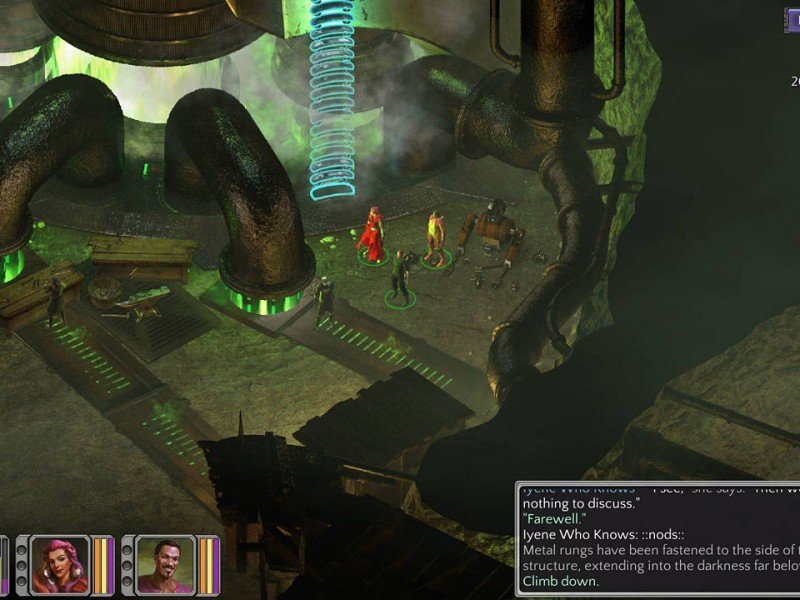Select the goateed man's party portrait
The height and width of the screenshot is (600, 800).
[165, 567]
